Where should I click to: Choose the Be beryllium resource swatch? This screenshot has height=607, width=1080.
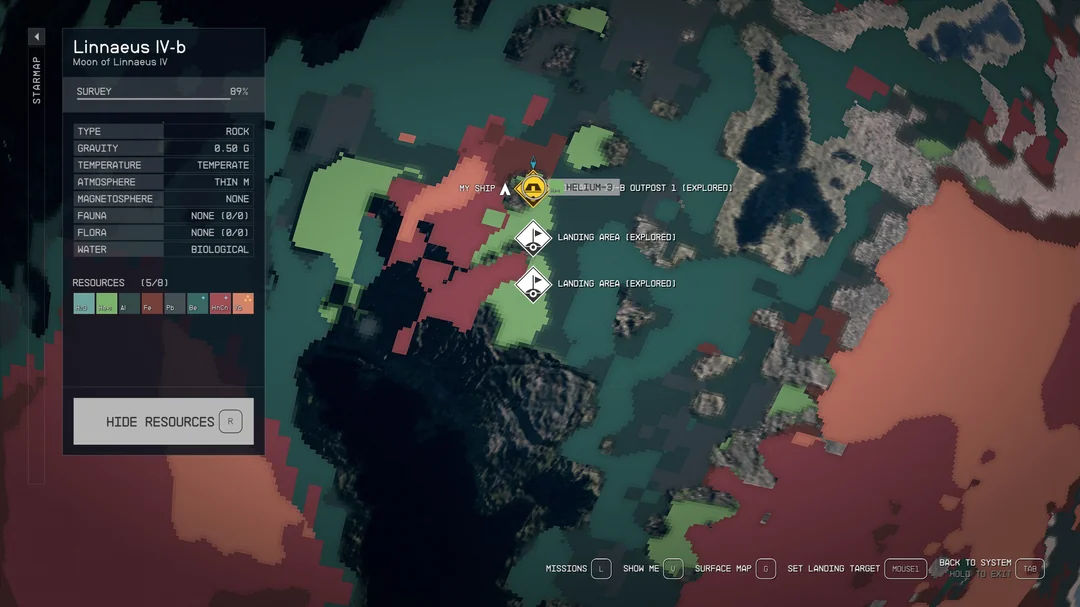(197, 303)
